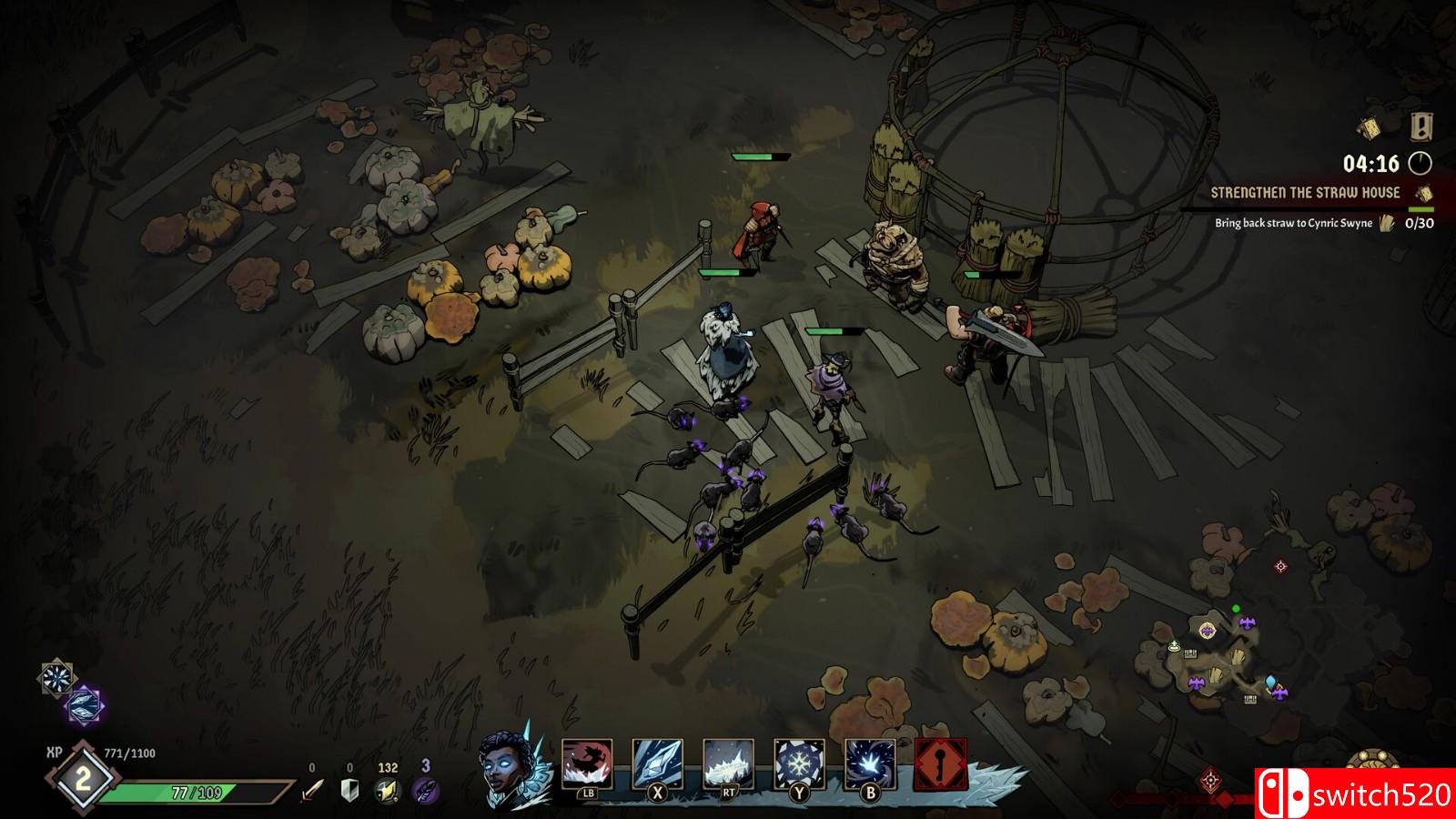Click the ice hero portrait
The image size is (1456, 819).
[509, 770]
